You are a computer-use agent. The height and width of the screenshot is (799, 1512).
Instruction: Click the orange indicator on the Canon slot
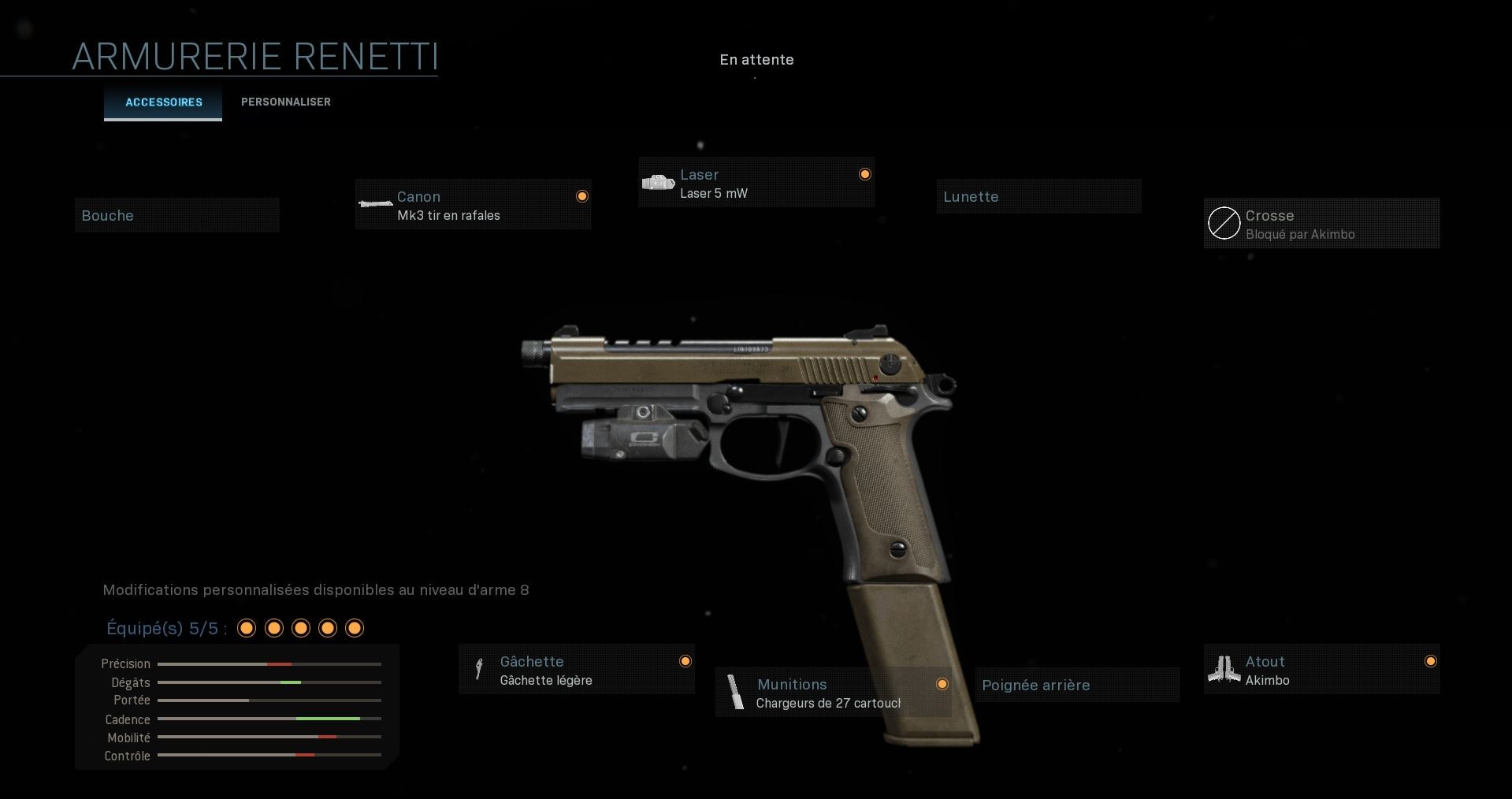click(582, 195)
